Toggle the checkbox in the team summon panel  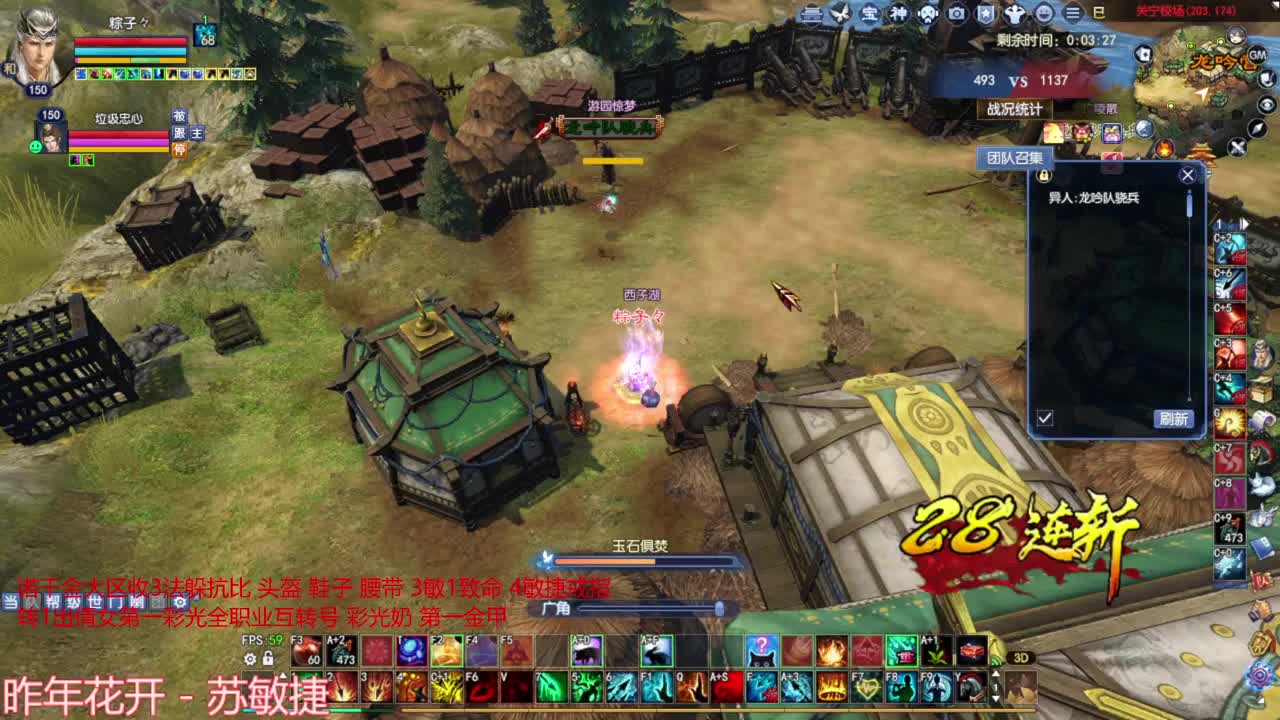click(1045, 416)
